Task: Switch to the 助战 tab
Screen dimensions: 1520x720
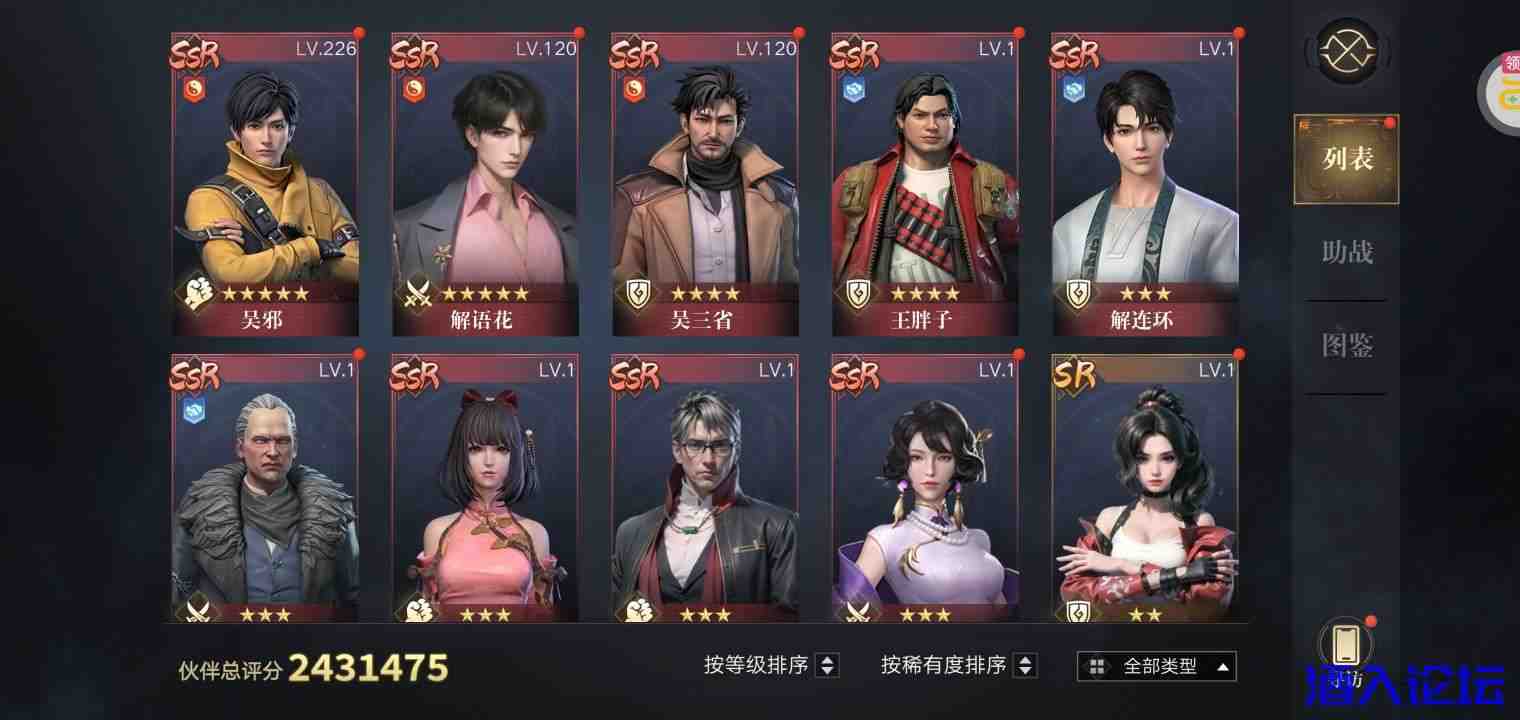Action: click(1345, 252)
